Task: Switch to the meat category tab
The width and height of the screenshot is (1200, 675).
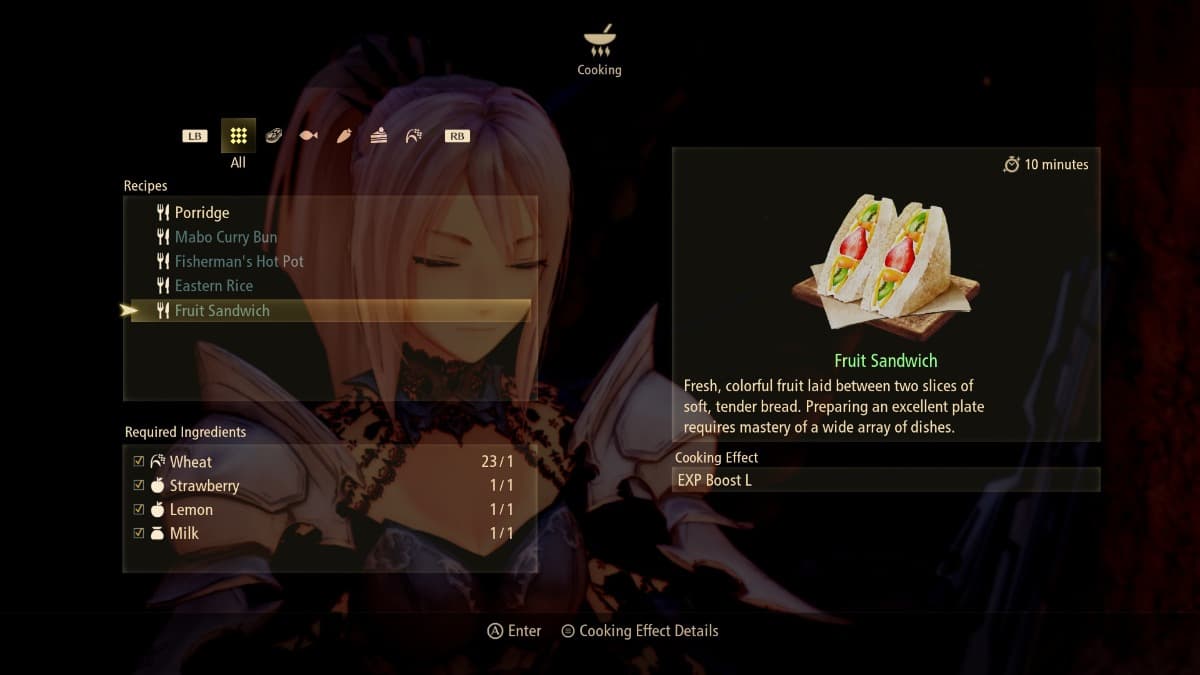Action: (x=273, y=136)
